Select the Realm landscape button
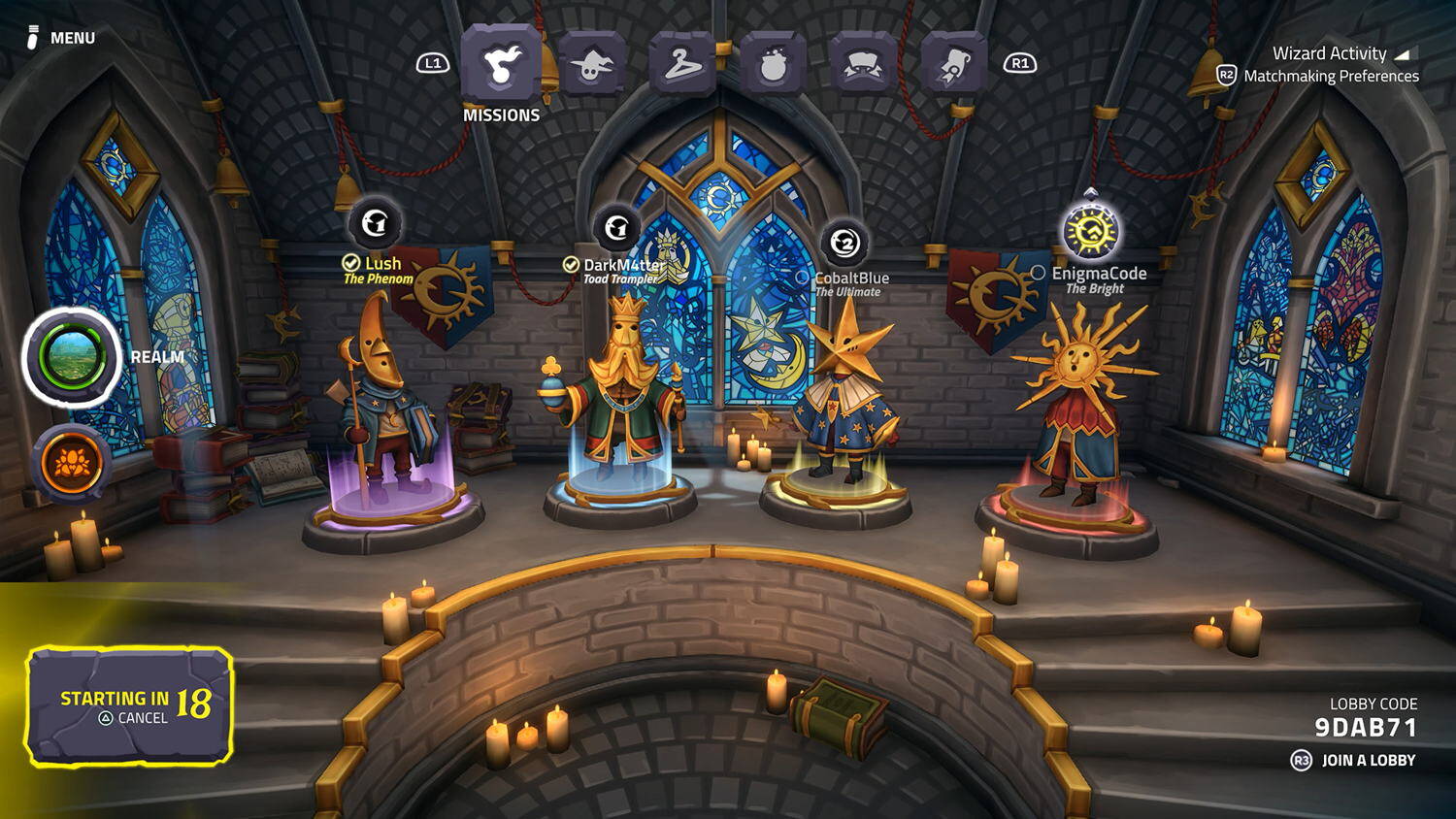Image resolution: width=1456 pixels, height=819 pixels. (72, 357)
